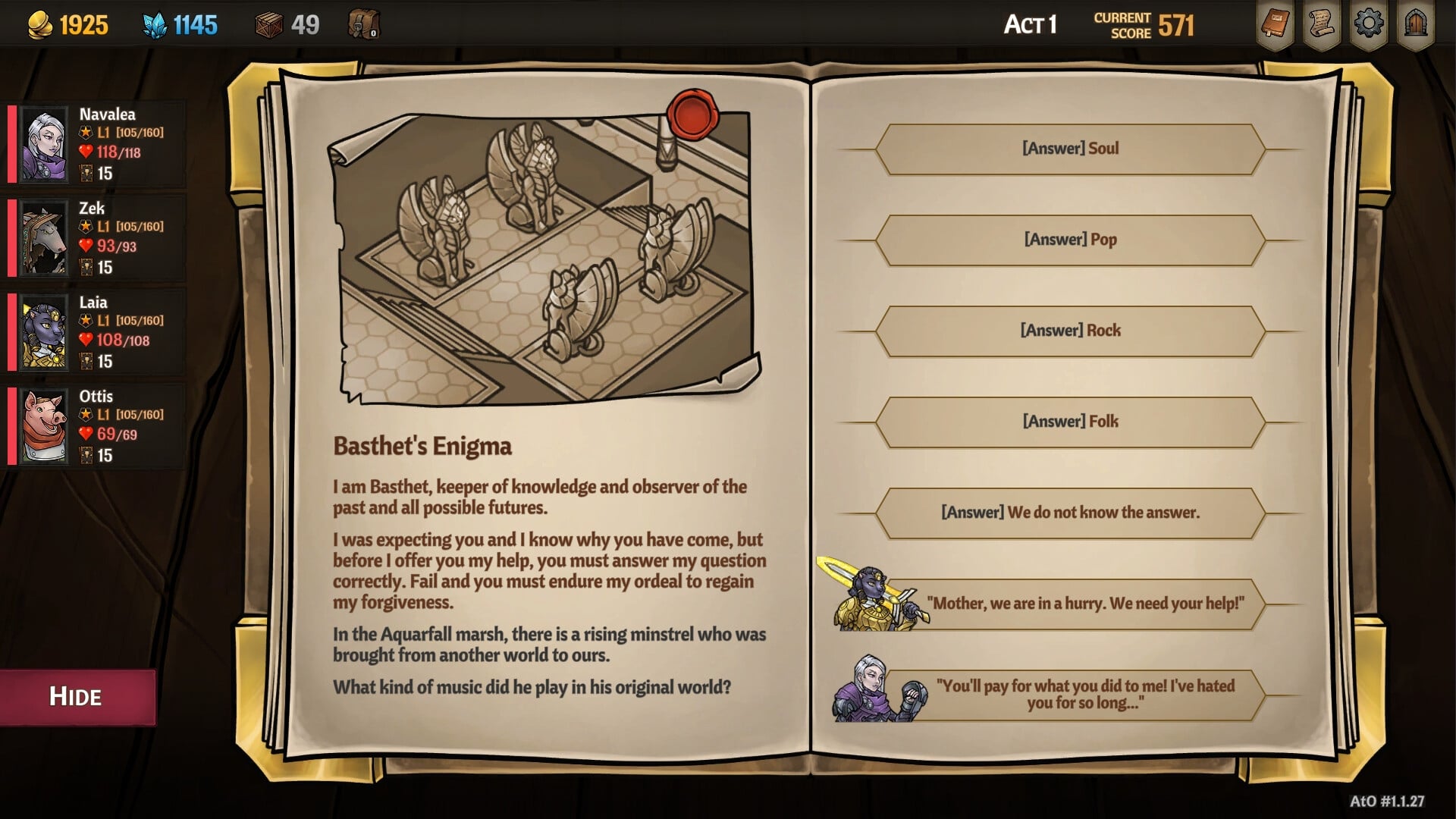Say 'Mother, we are in a hurry'

click(1084, 604)
